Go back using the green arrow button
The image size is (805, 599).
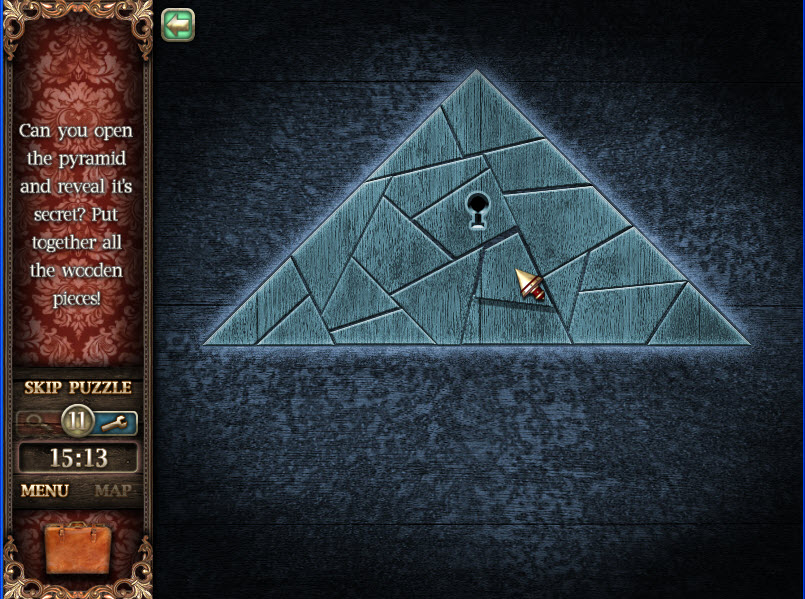178,25
